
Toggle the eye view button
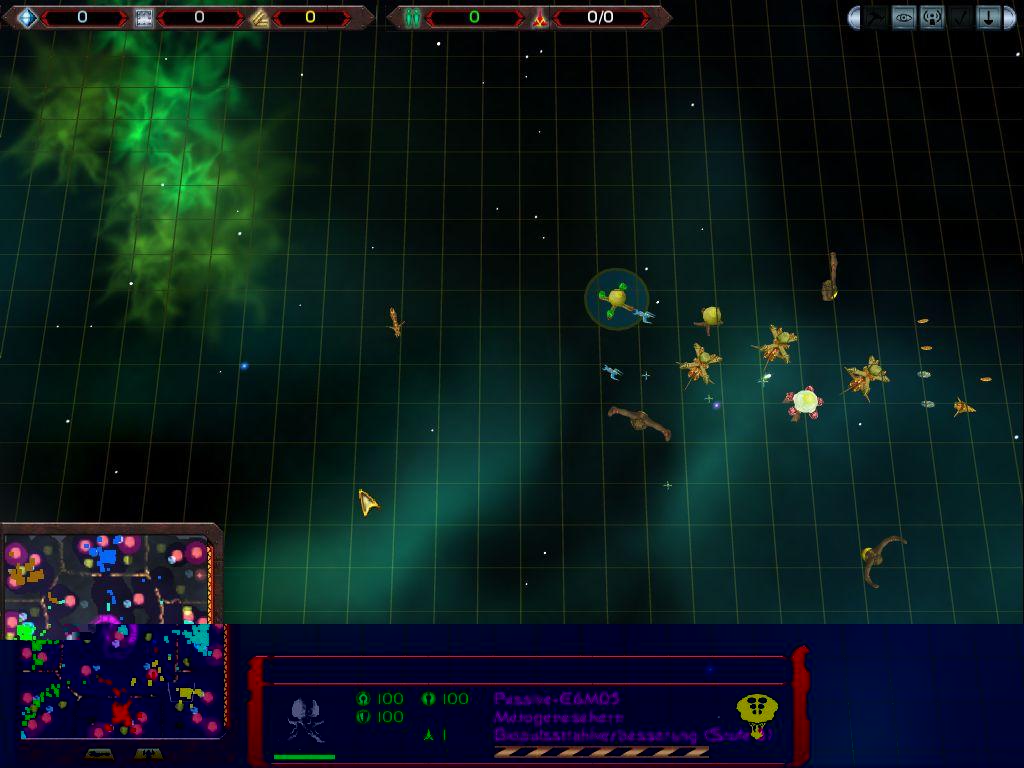[904, 17]
